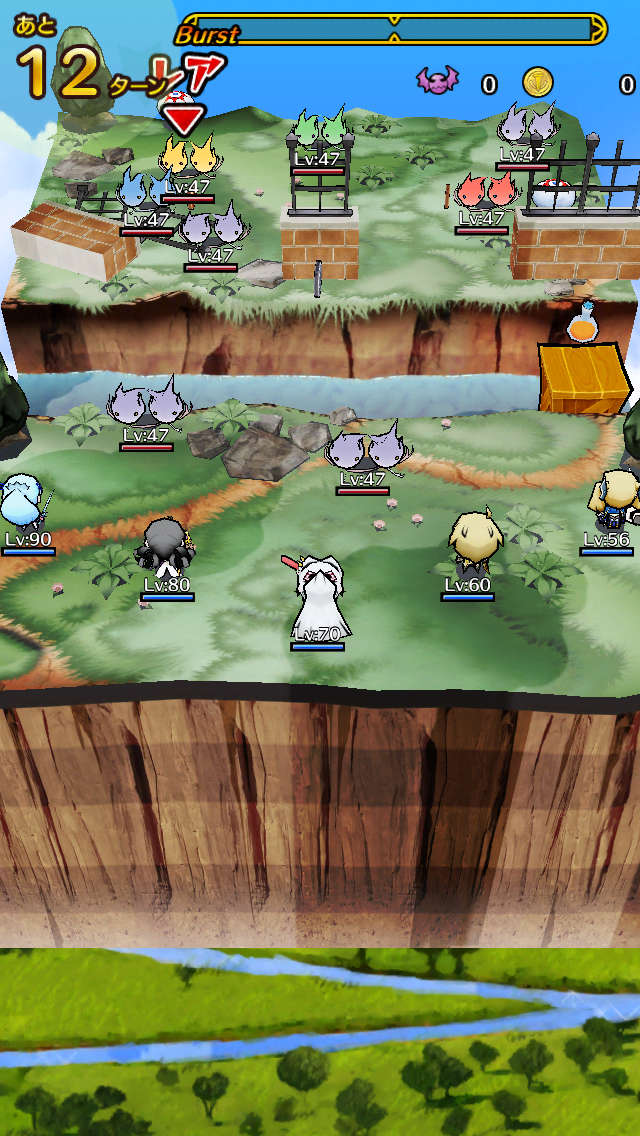Viewport: 640px width, 1136px height.
Task: Target the yellow enemy under the red arrow
Action: click(x=188, y=160)
